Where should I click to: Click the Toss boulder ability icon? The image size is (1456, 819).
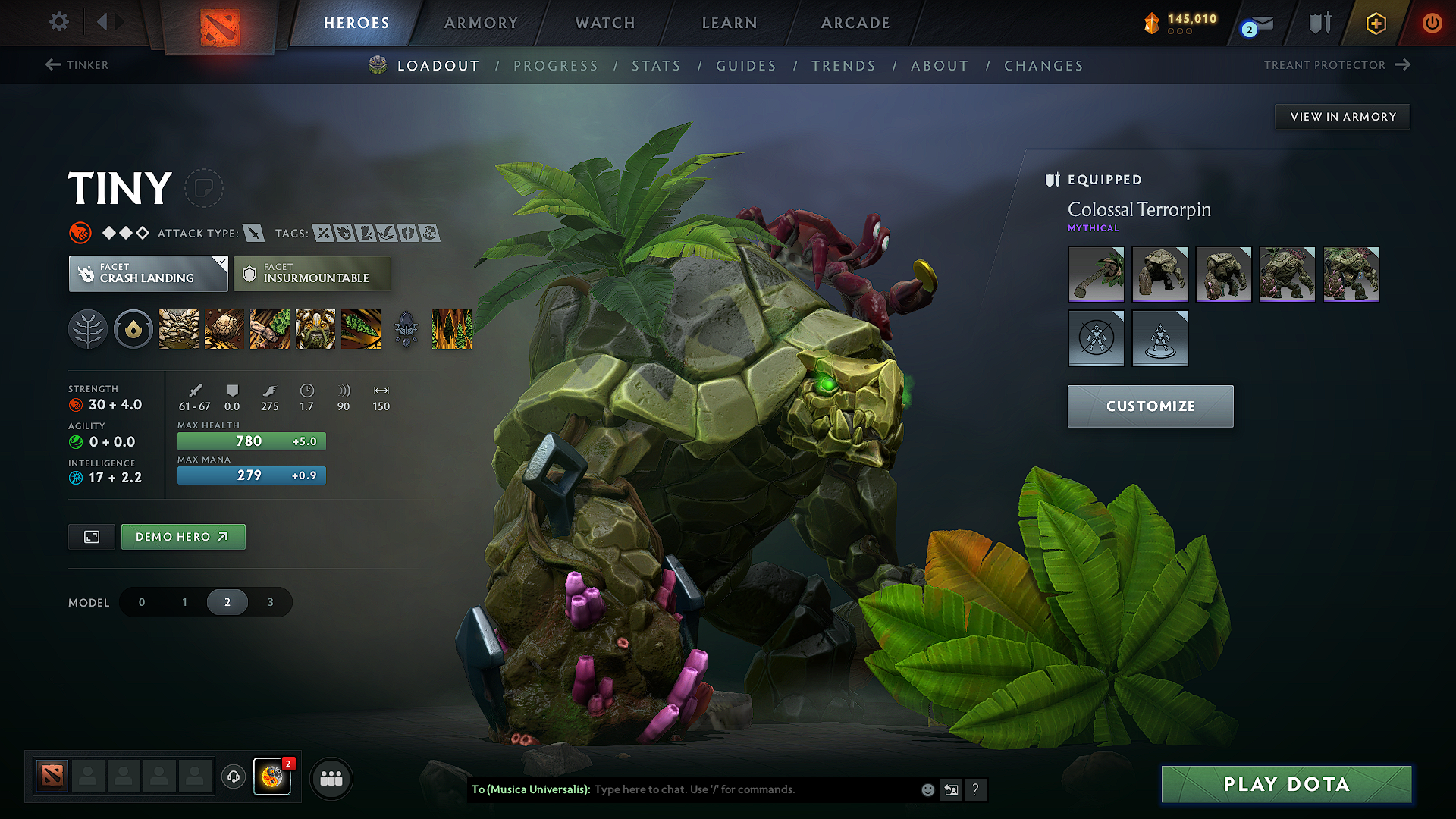pyautogui.click(x=224, y=329)
